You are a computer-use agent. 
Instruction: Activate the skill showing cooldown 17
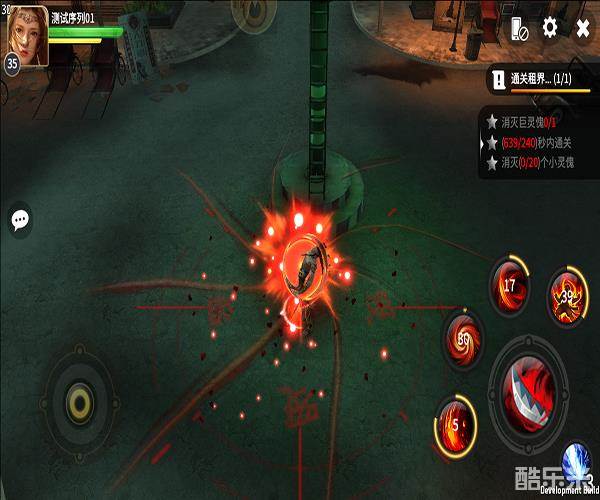point(509,286)
